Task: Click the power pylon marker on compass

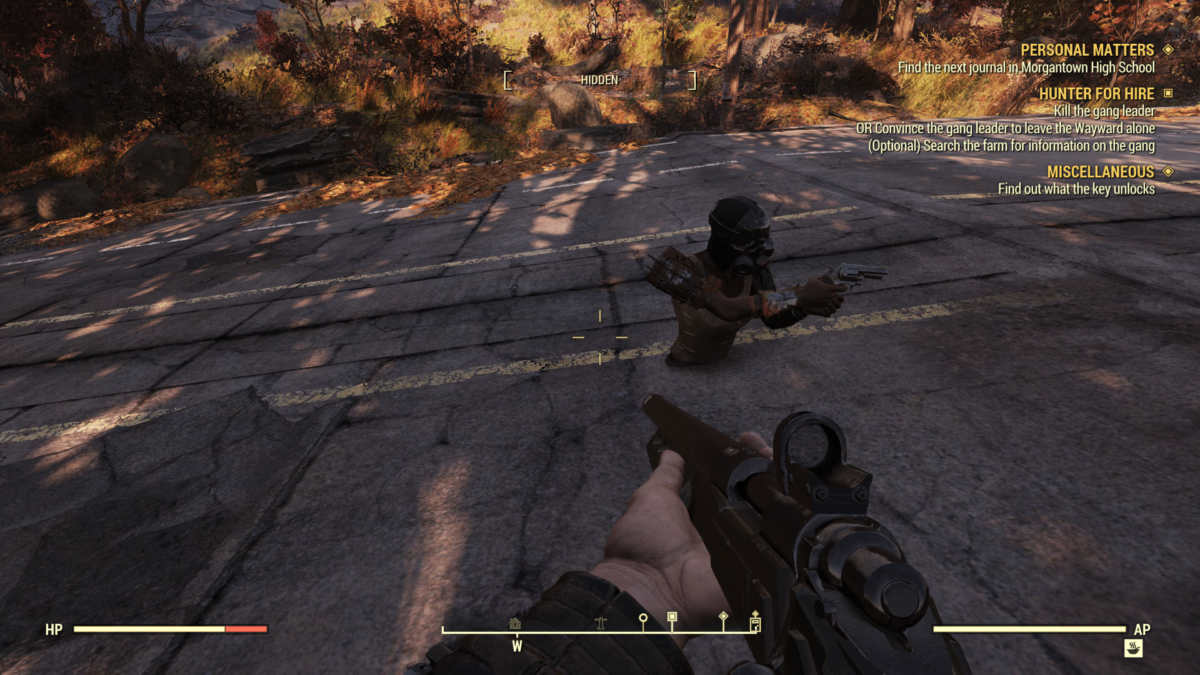Action: [600, 622]
